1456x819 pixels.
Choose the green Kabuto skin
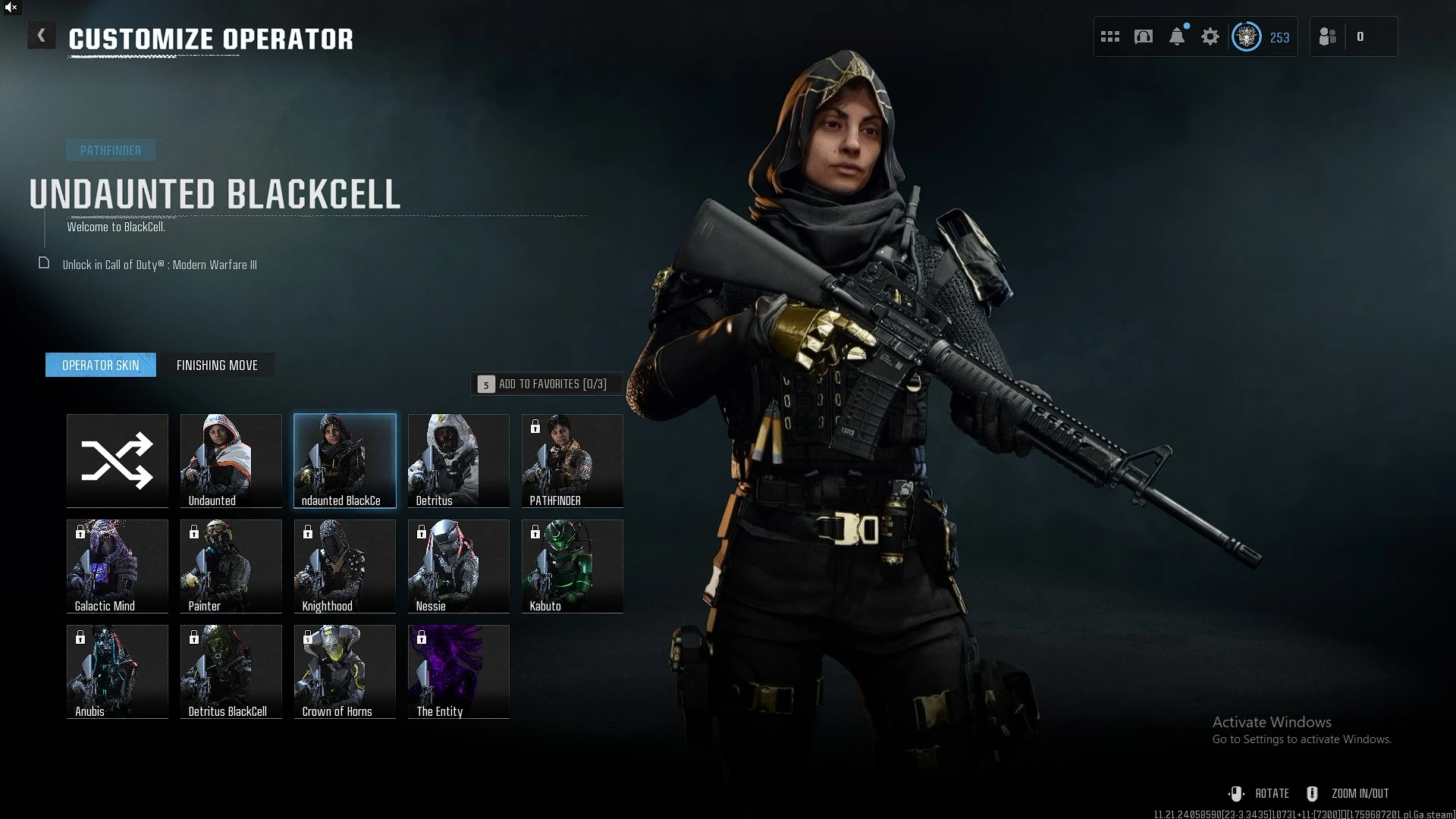573,566
